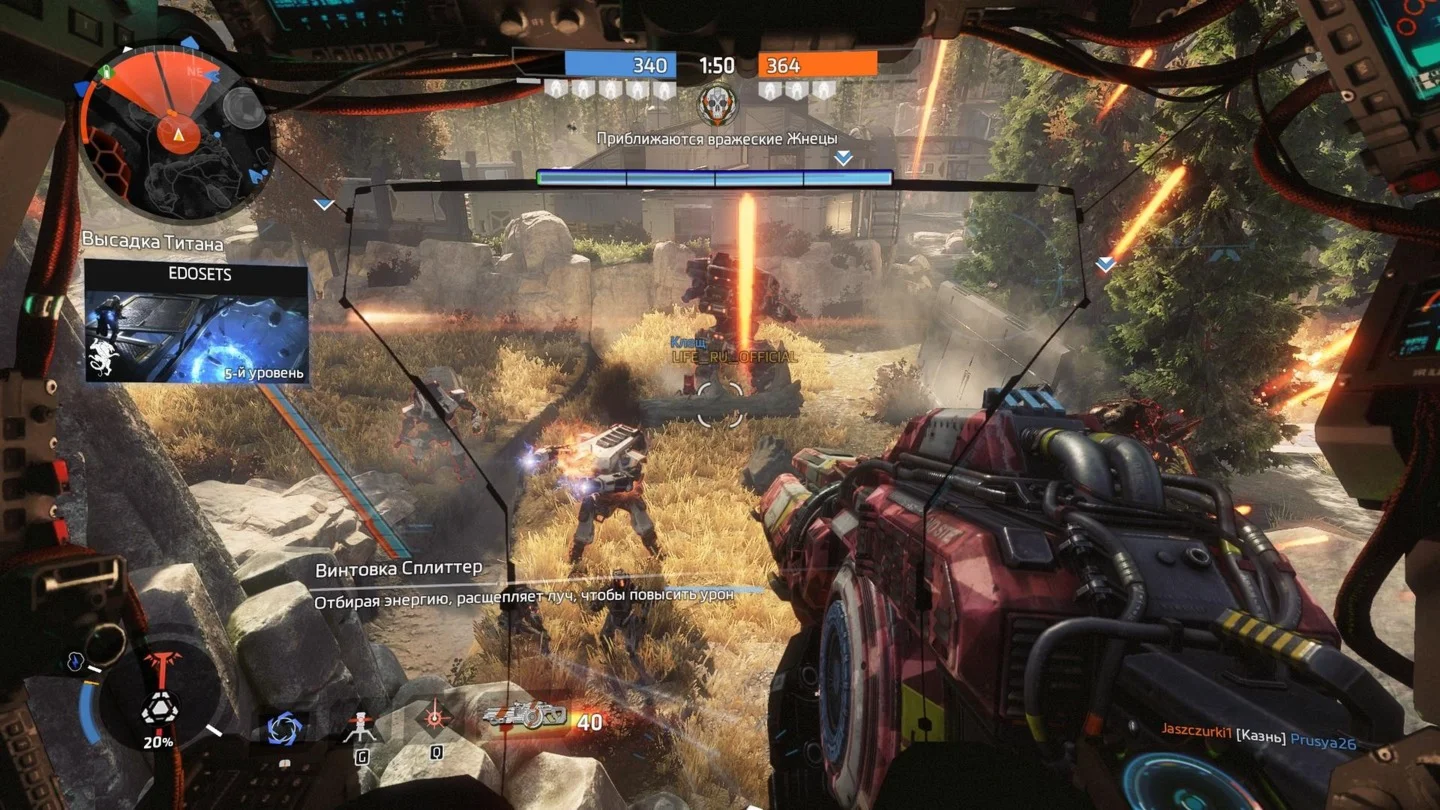Open the EDOSETS Titan drop thumbnail
This screenshot has width=1440, height=810.
196,323
